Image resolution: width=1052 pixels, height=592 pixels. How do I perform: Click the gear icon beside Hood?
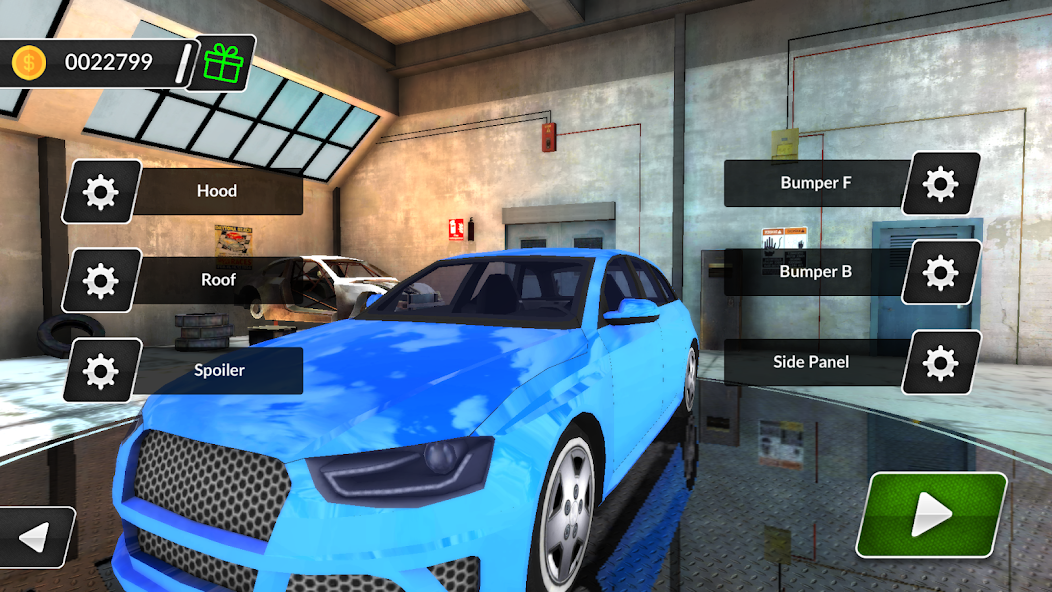pos(101,191)
